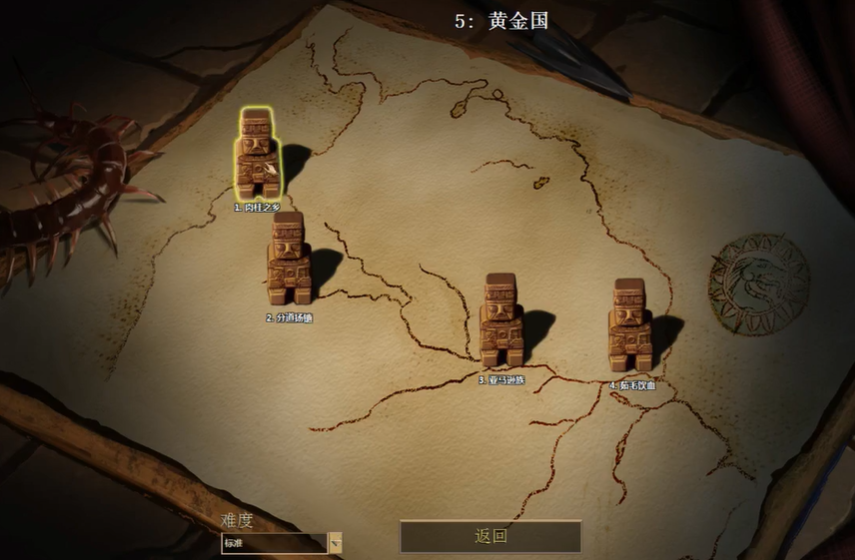Select the scenario 4 statue
Screen dimensions: 855x560
pos(629,325)
